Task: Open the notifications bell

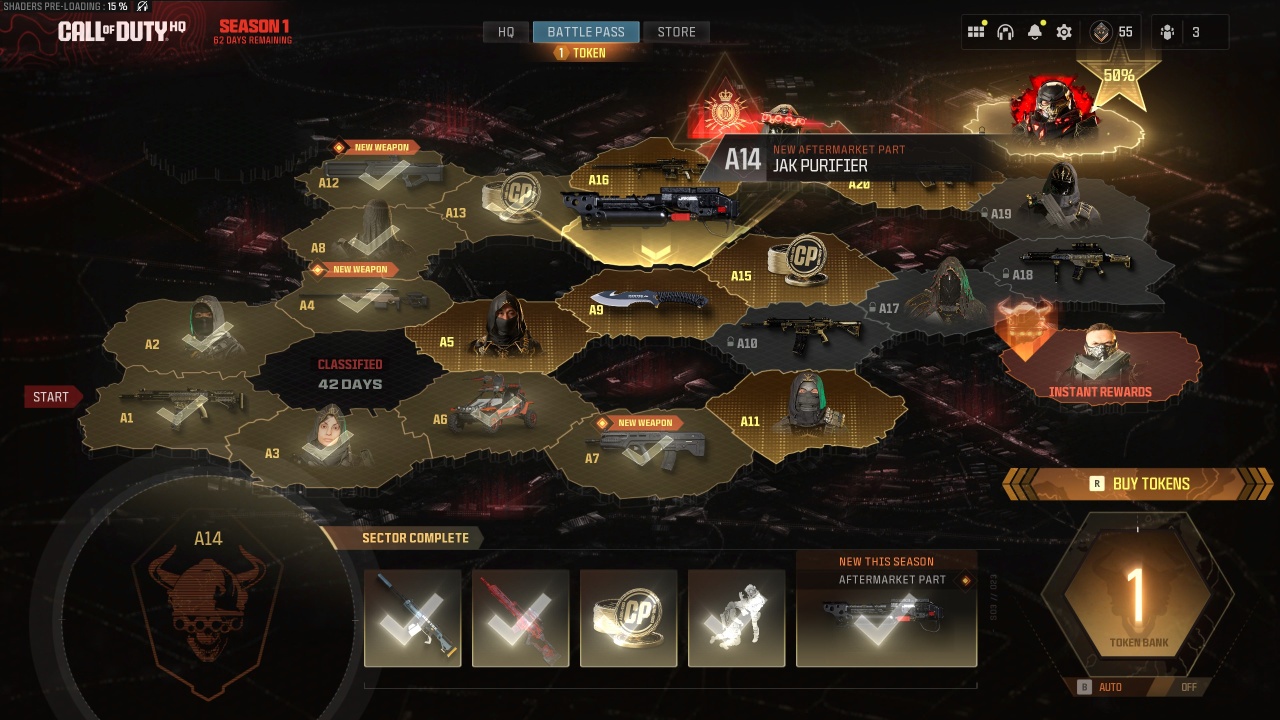Action: (1035, 32)
